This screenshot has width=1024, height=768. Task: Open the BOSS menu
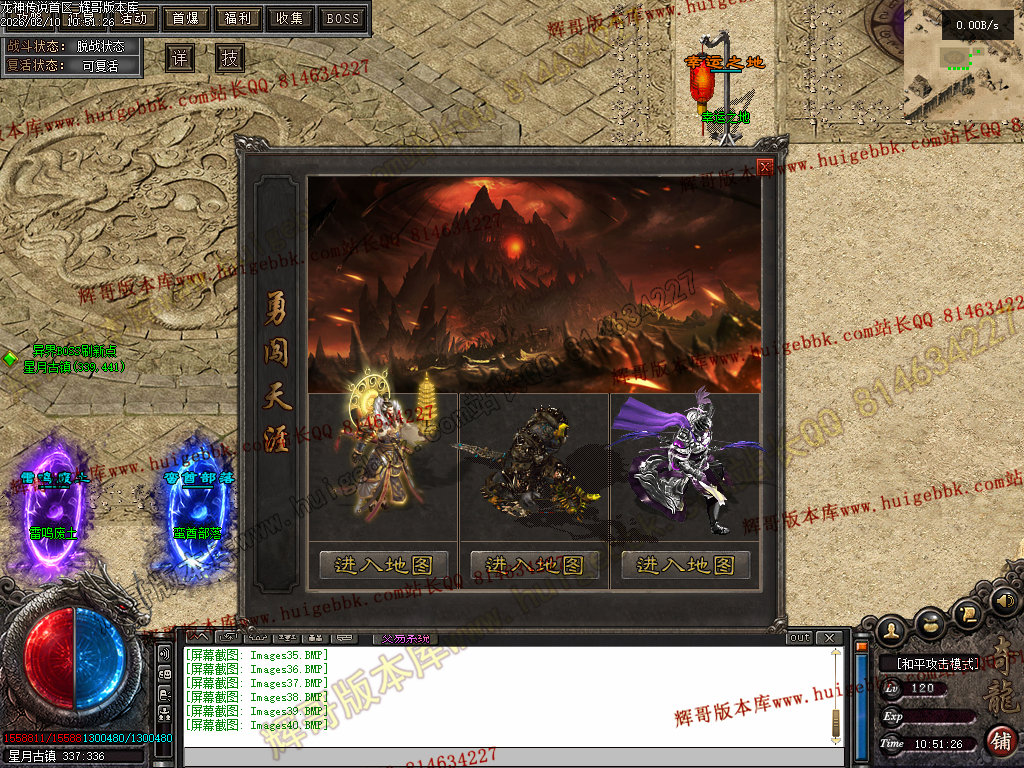click(x=343, y=18)
